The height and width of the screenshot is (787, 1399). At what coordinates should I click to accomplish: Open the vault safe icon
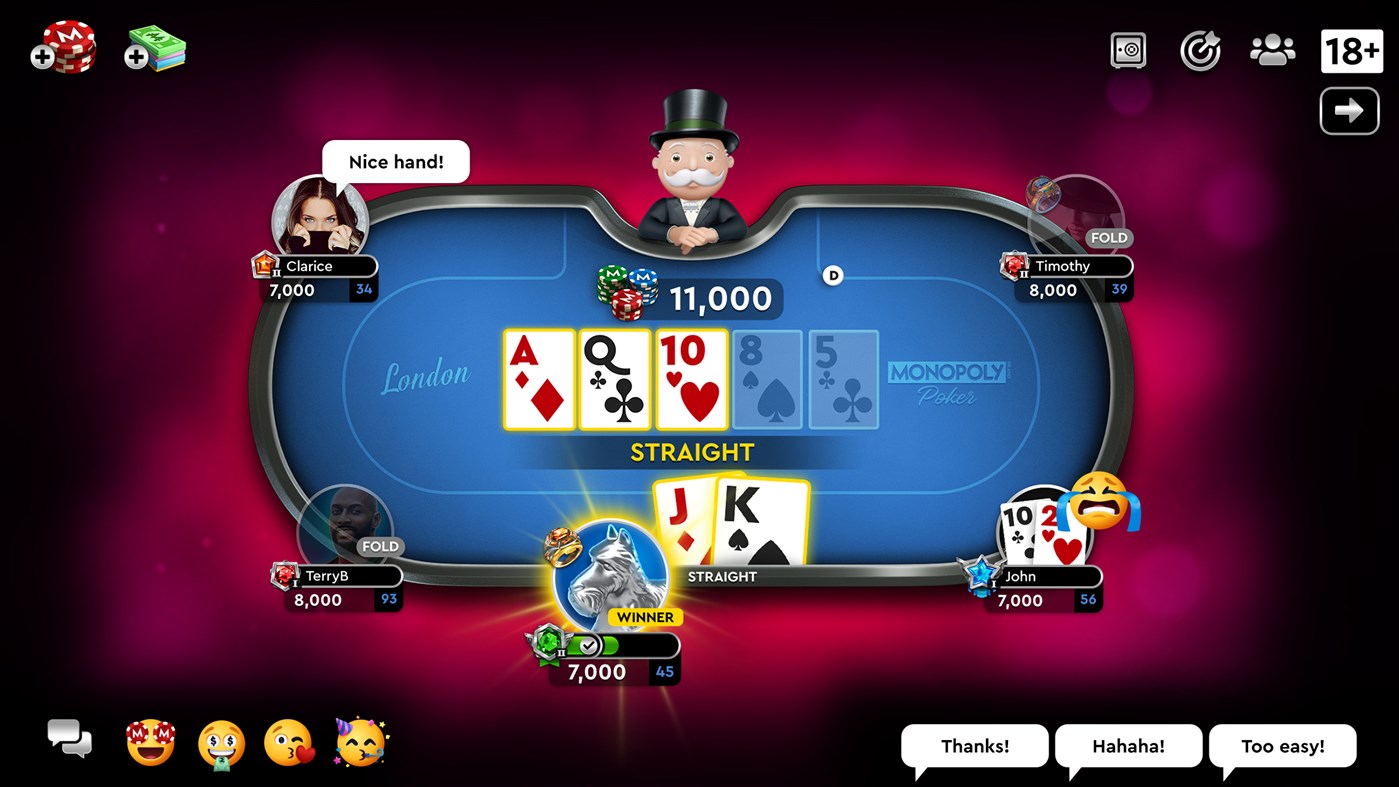pyautogui.click(x=1129, y=50)
